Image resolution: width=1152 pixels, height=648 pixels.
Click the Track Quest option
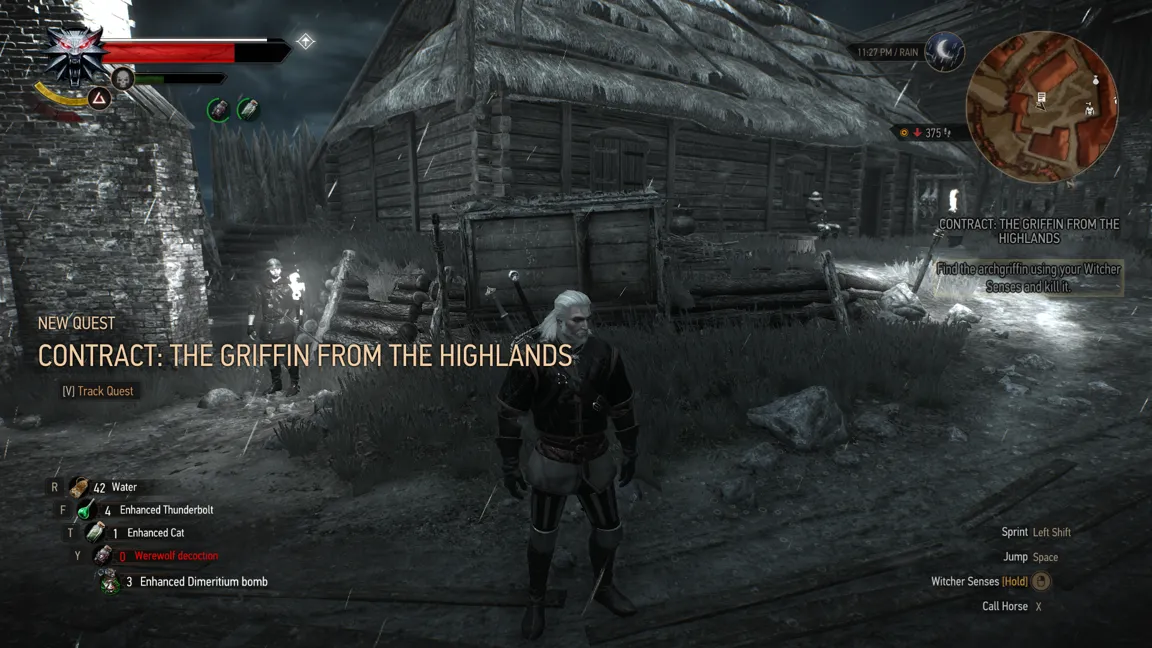[x=98, y=391]
